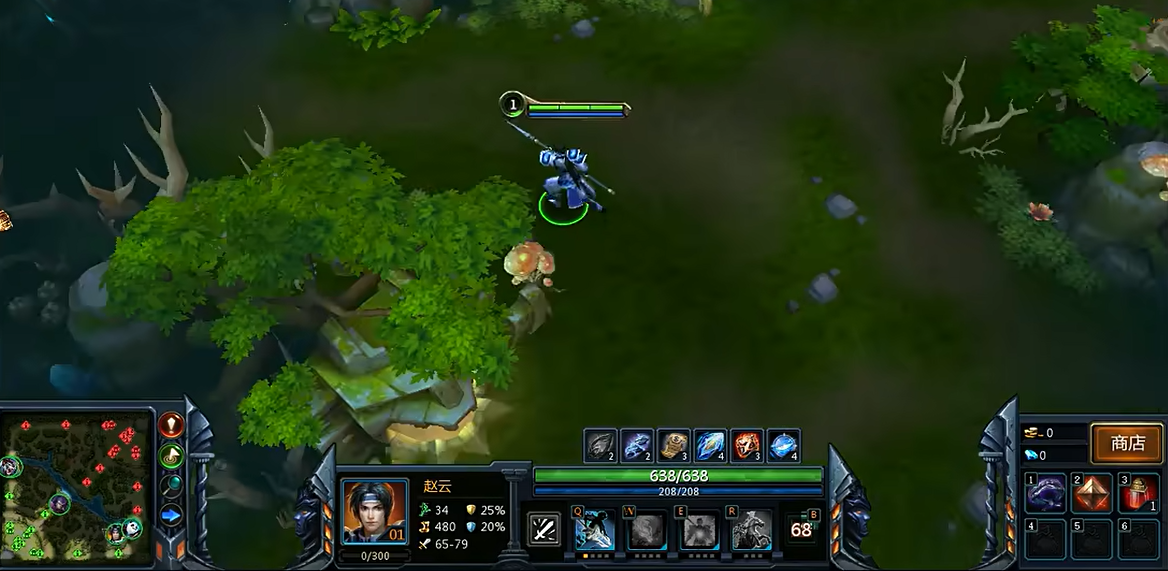Select the blue ice crystal rune icon
Viewport: 1168px width, 571px height.
tap(710, 445)
